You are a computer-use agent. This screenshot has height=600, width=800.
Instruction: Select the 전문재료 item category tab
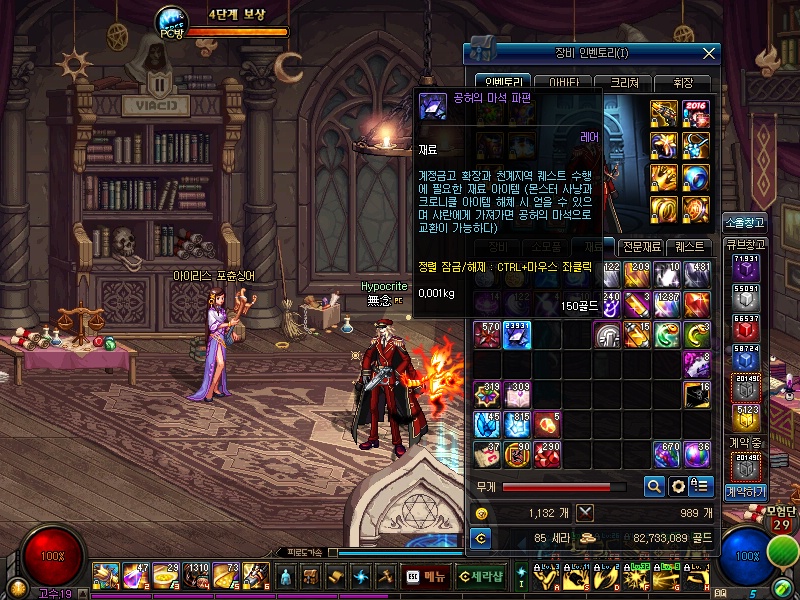click(x=640, y=246)
